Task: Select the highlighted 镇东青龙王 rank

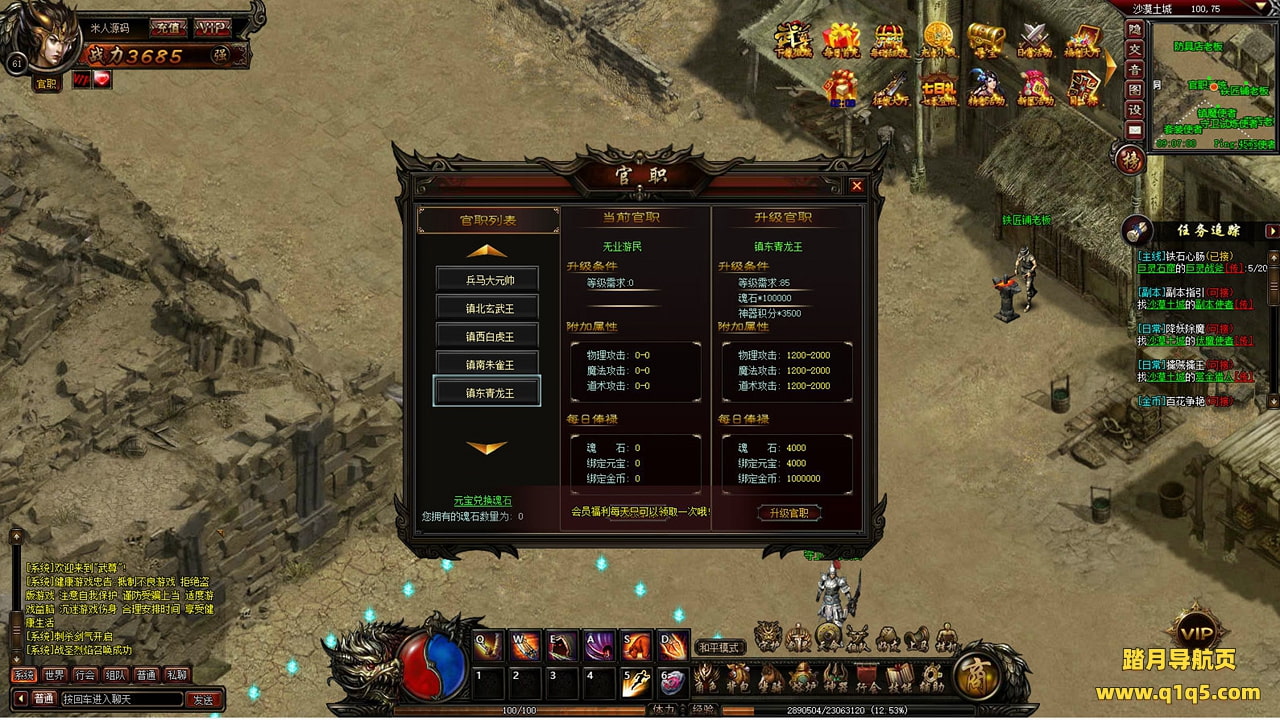Action: coord(488,392)
